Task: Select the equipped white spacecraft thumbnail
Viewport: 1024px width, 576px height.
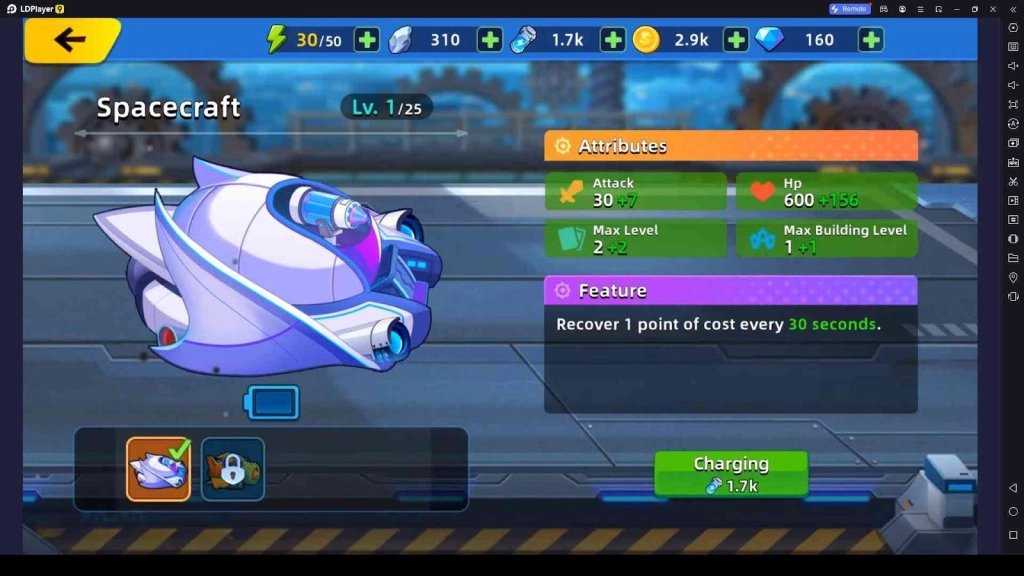Action: (158, 469)
